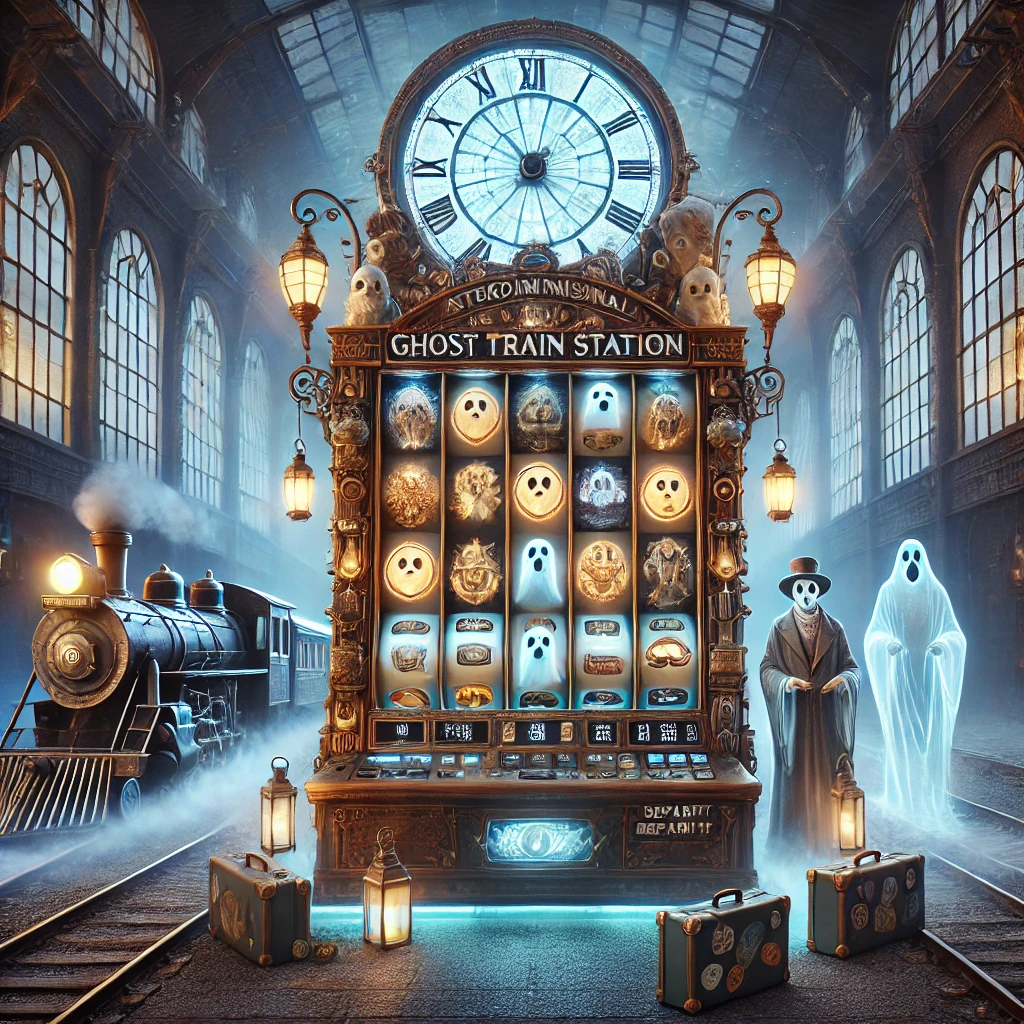The height and width of the screenshot is (1024, 1024).
Task: Activate the glowing blue eye button
Action: coord(539,841)
